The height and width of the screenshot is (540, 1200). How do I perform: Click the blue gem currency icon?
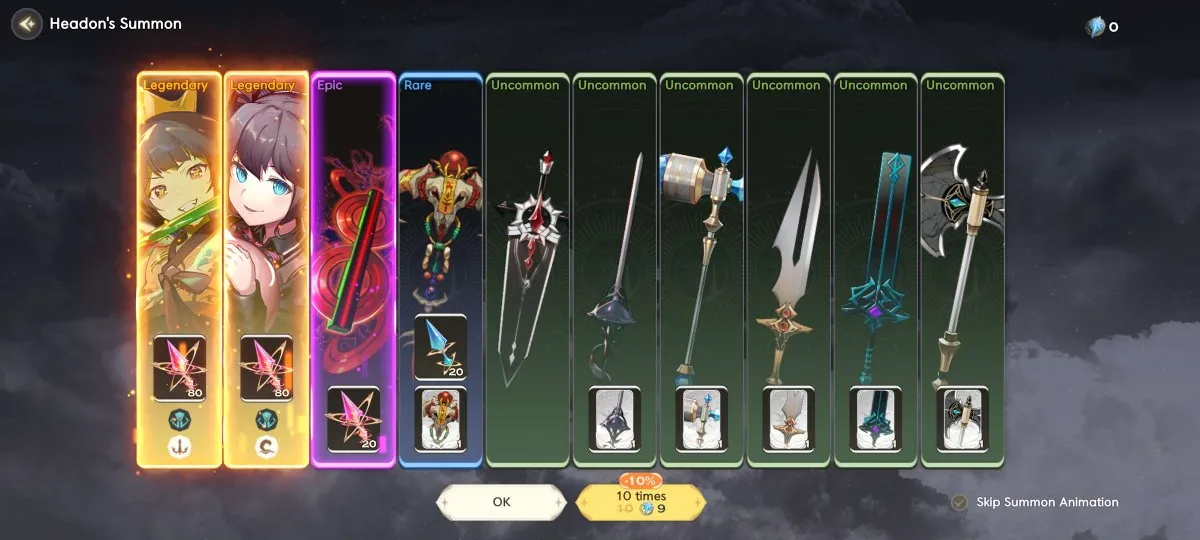point(1095,27)
